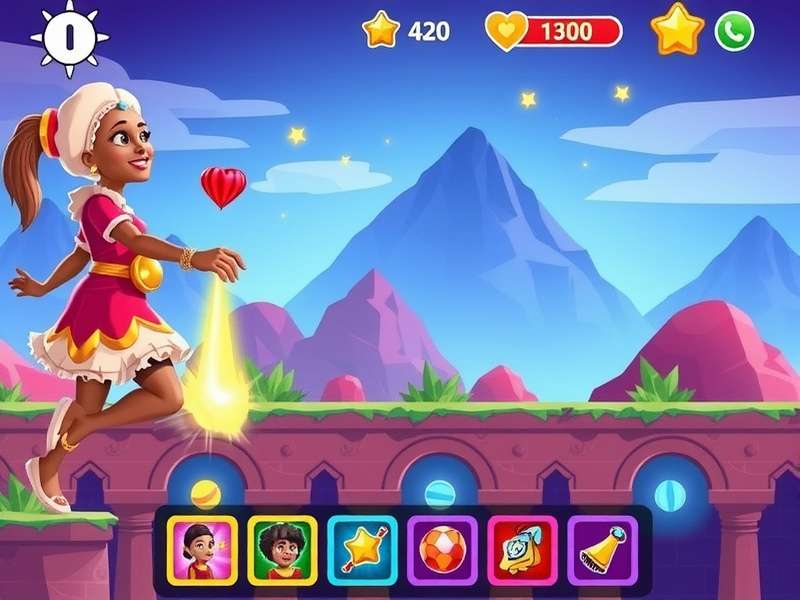Tap the large gold star button
The width and height of the screenshot is (800, 600).
pyautogui.click(x=678, y=29)
